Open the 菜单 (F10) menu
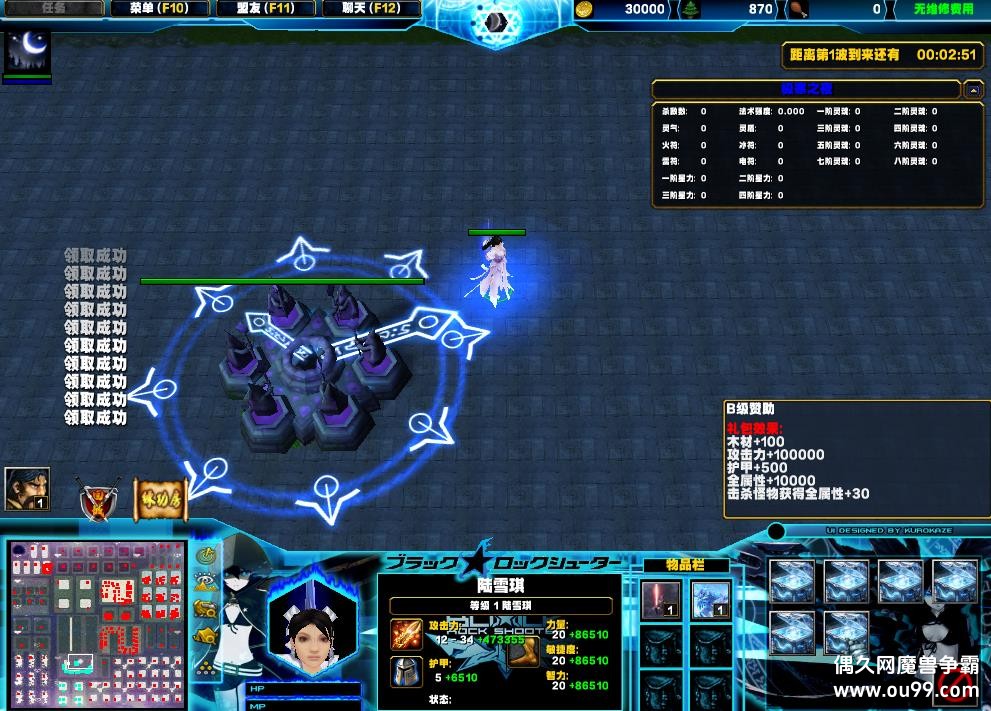 pyautogui.click(x=158, y=9)
